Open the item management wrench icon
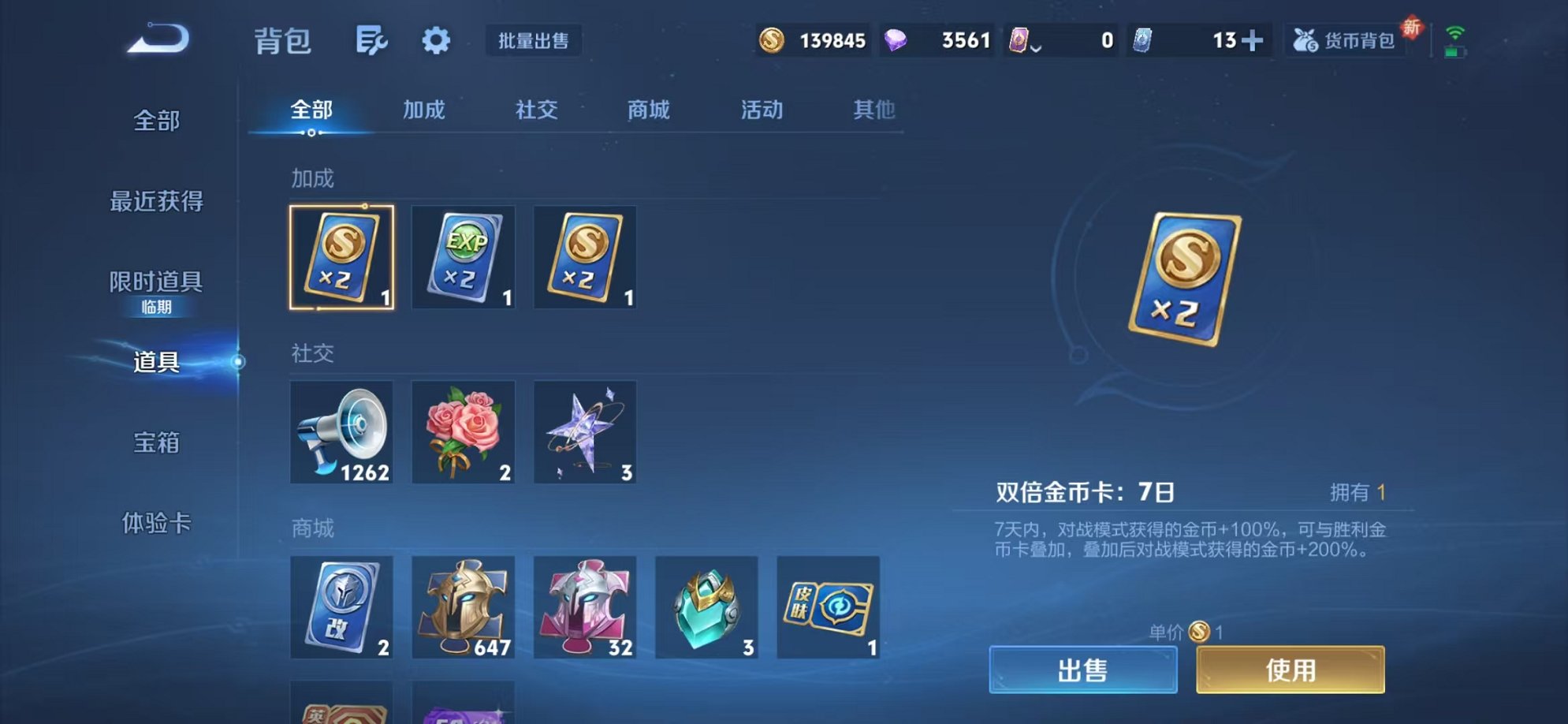The width and height of the screenshot is (1568, 724). [x=373, y=41]
